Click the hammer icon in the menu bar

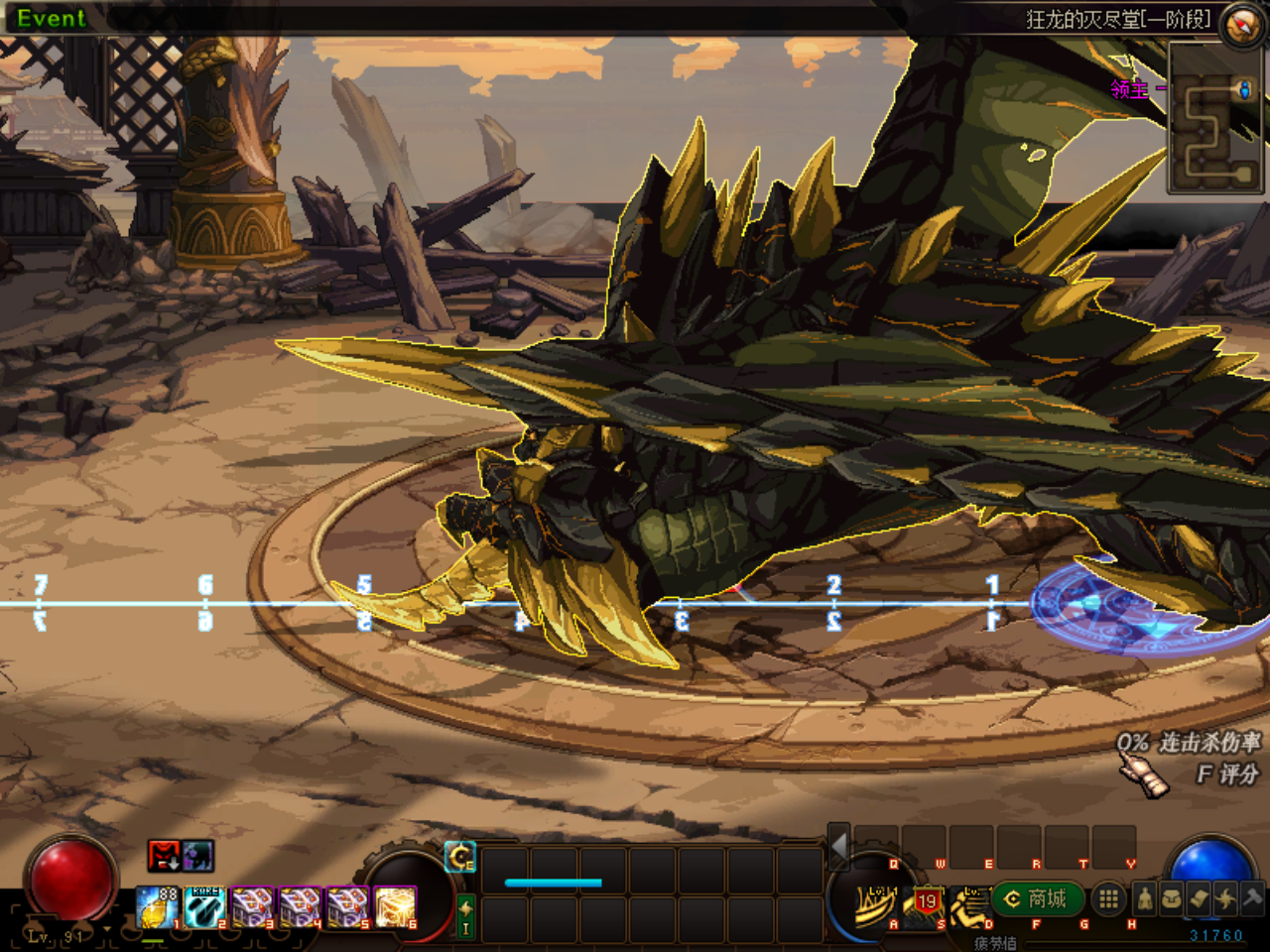[1252, 899]
